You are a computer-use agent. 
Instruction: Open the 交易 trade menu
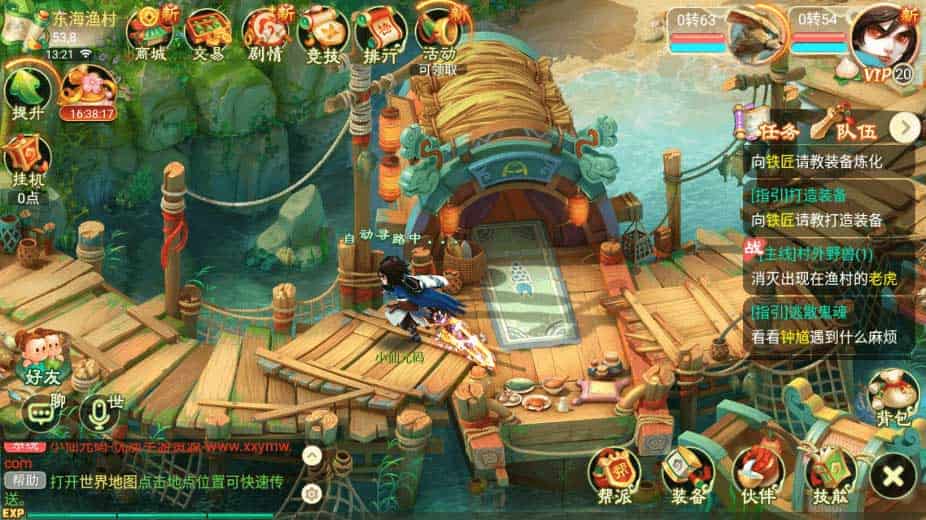(x=208, y=31)
